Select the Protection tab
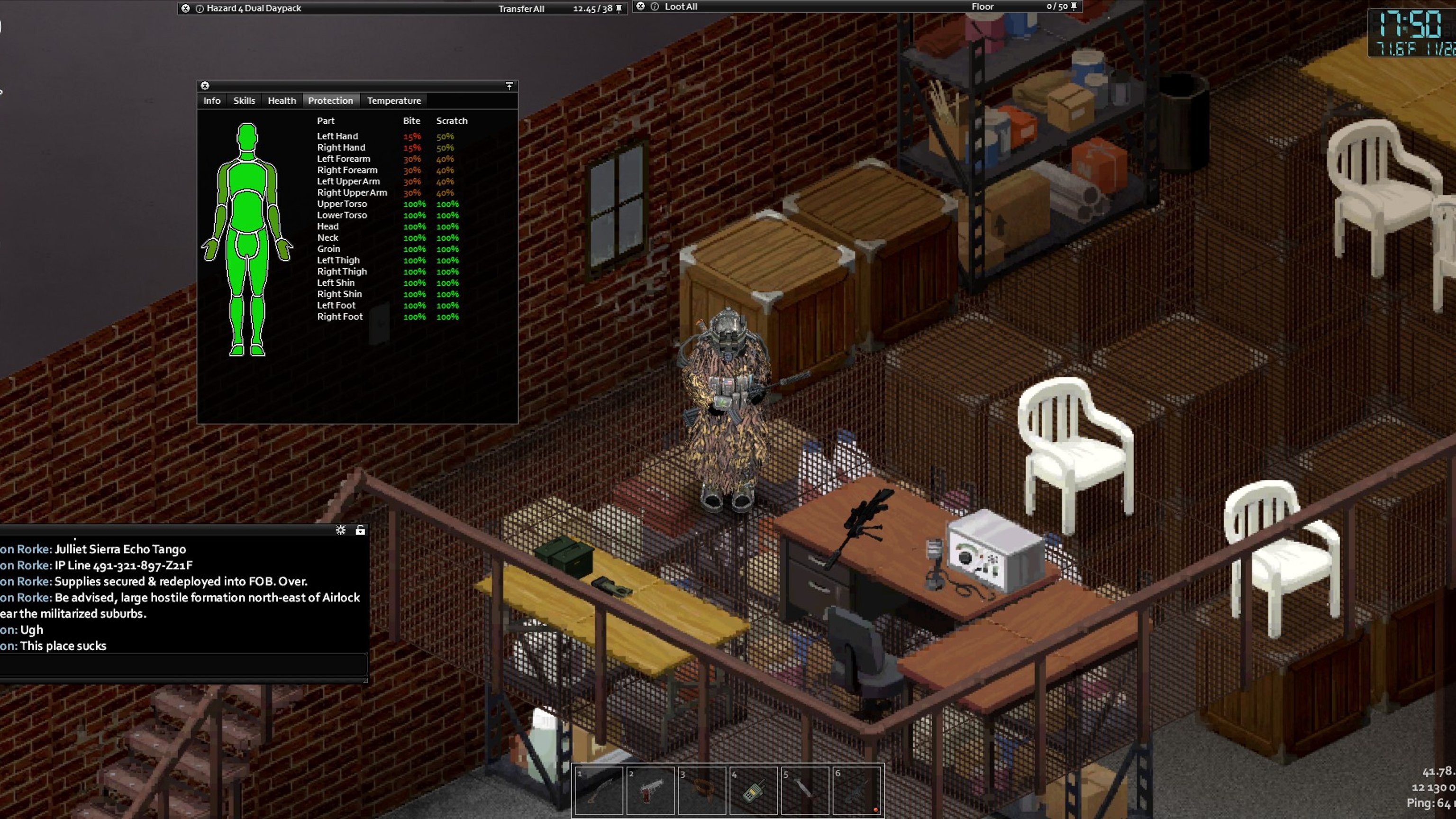Viewport: 1456px width, 819px height. (330, 100)
